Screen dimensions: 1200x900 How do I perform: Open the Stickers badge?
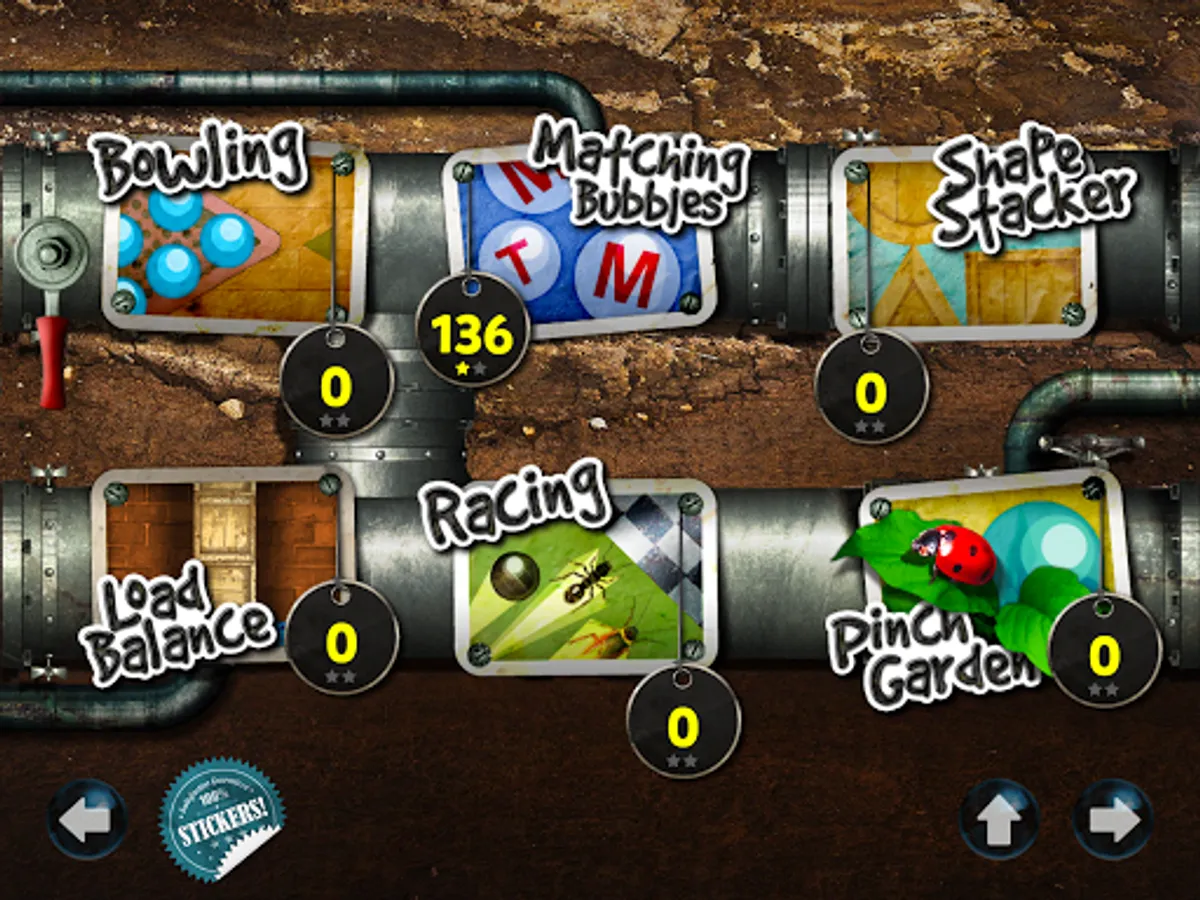click(222, 820)
